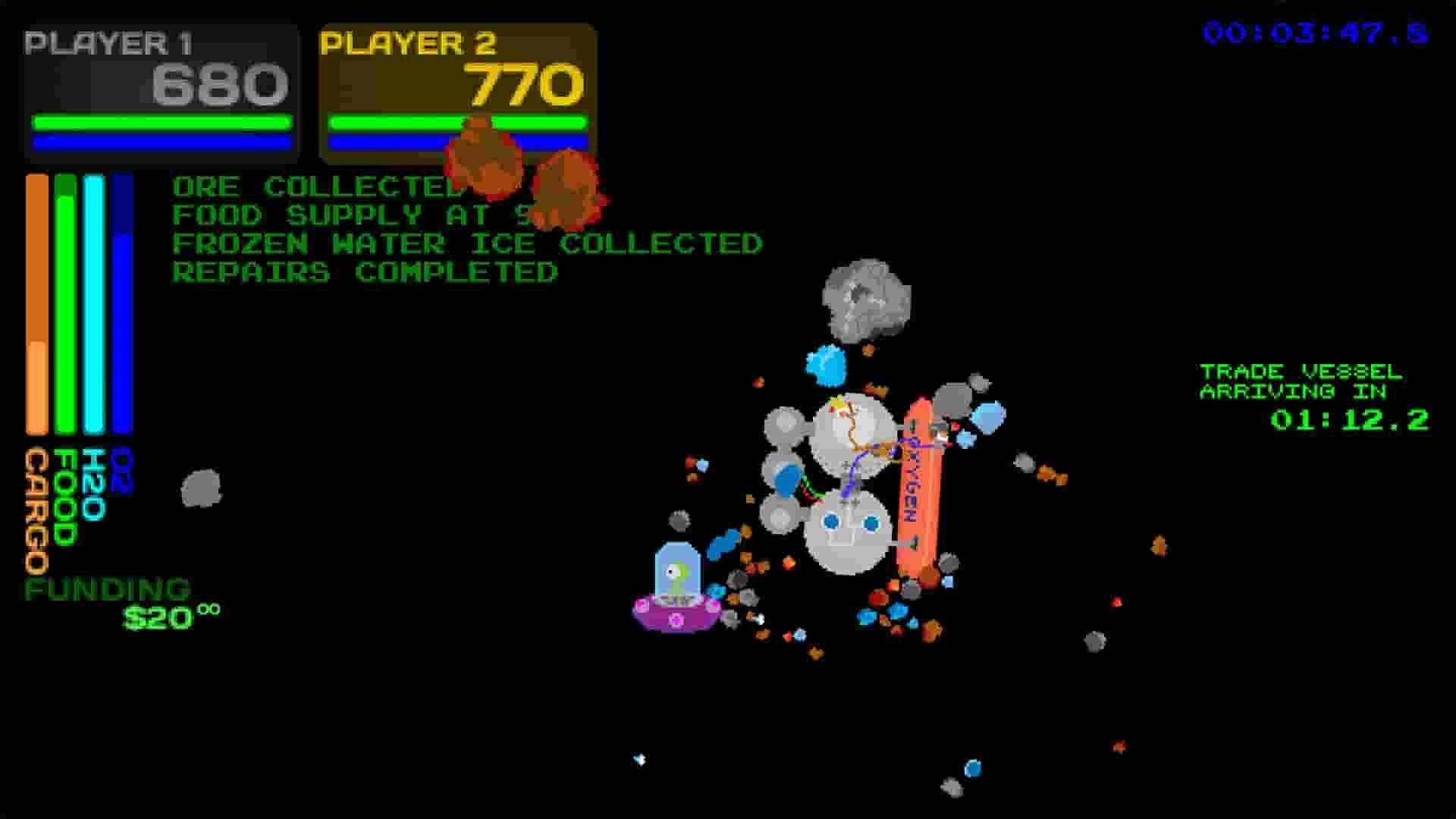Toggle the CARGO capacity bar
The width and height of the screenshot is (1456, 819).
coord(36,303)
